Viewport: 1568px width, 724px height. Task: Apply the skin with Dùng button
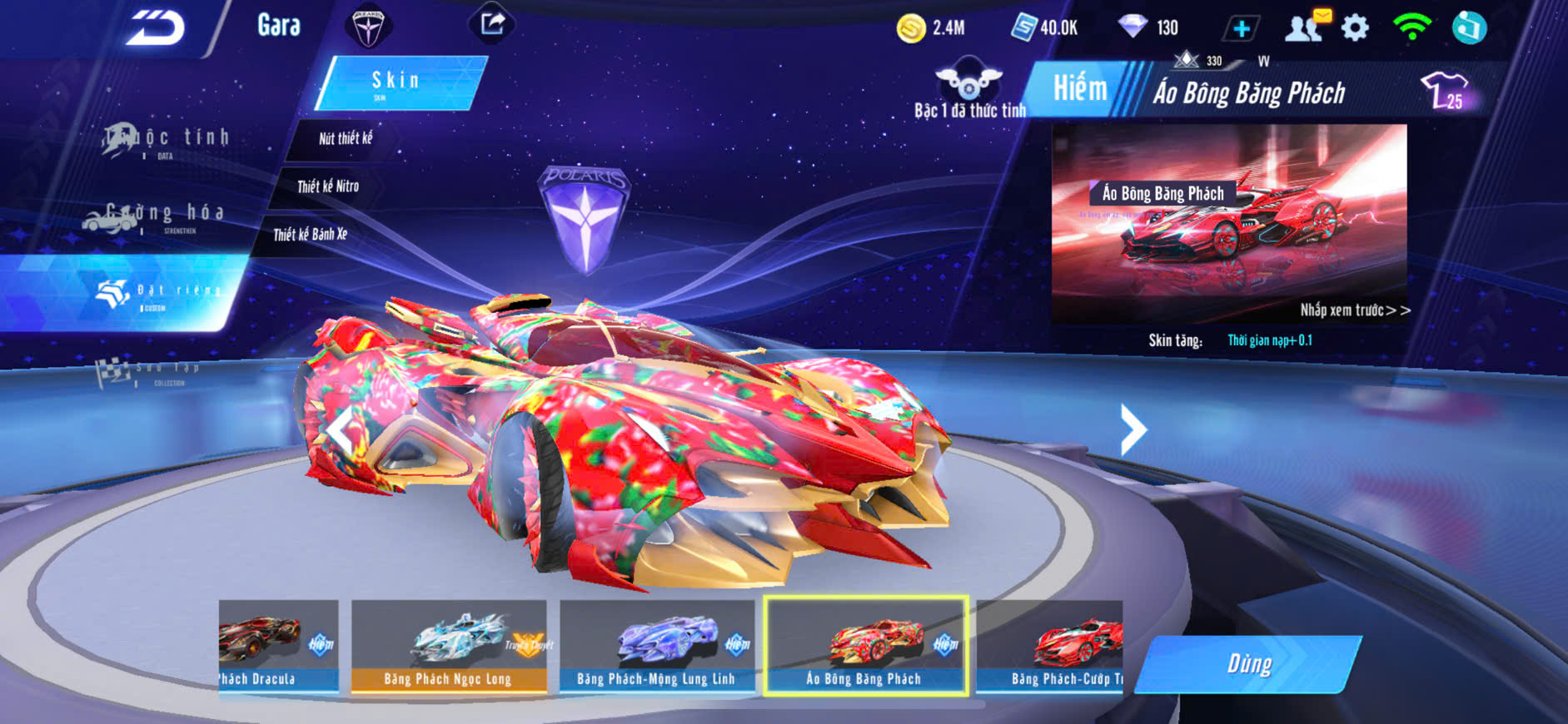[1248, 664]
